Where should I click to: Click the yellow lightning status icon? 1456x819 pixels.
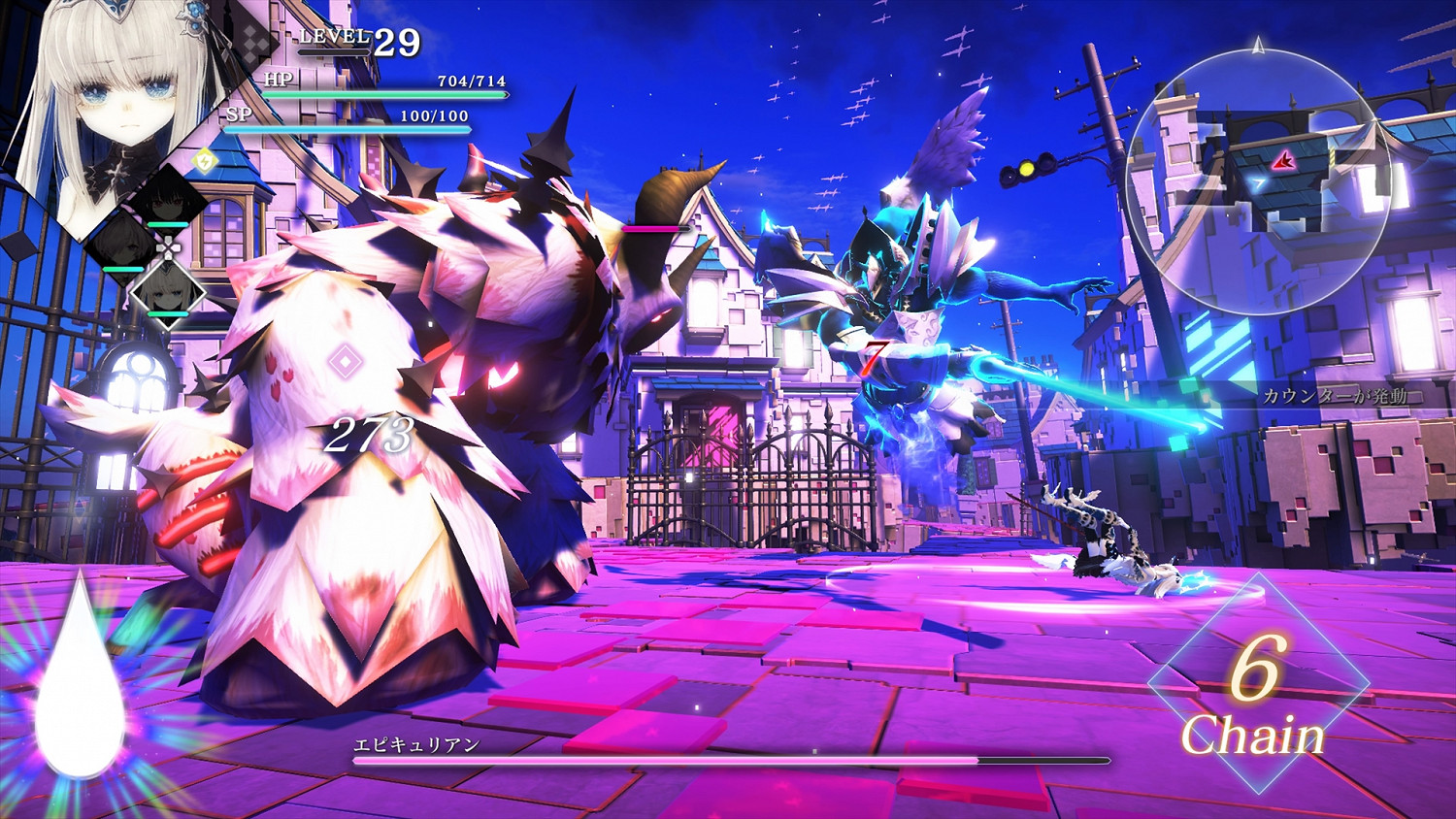pos(205,159)
